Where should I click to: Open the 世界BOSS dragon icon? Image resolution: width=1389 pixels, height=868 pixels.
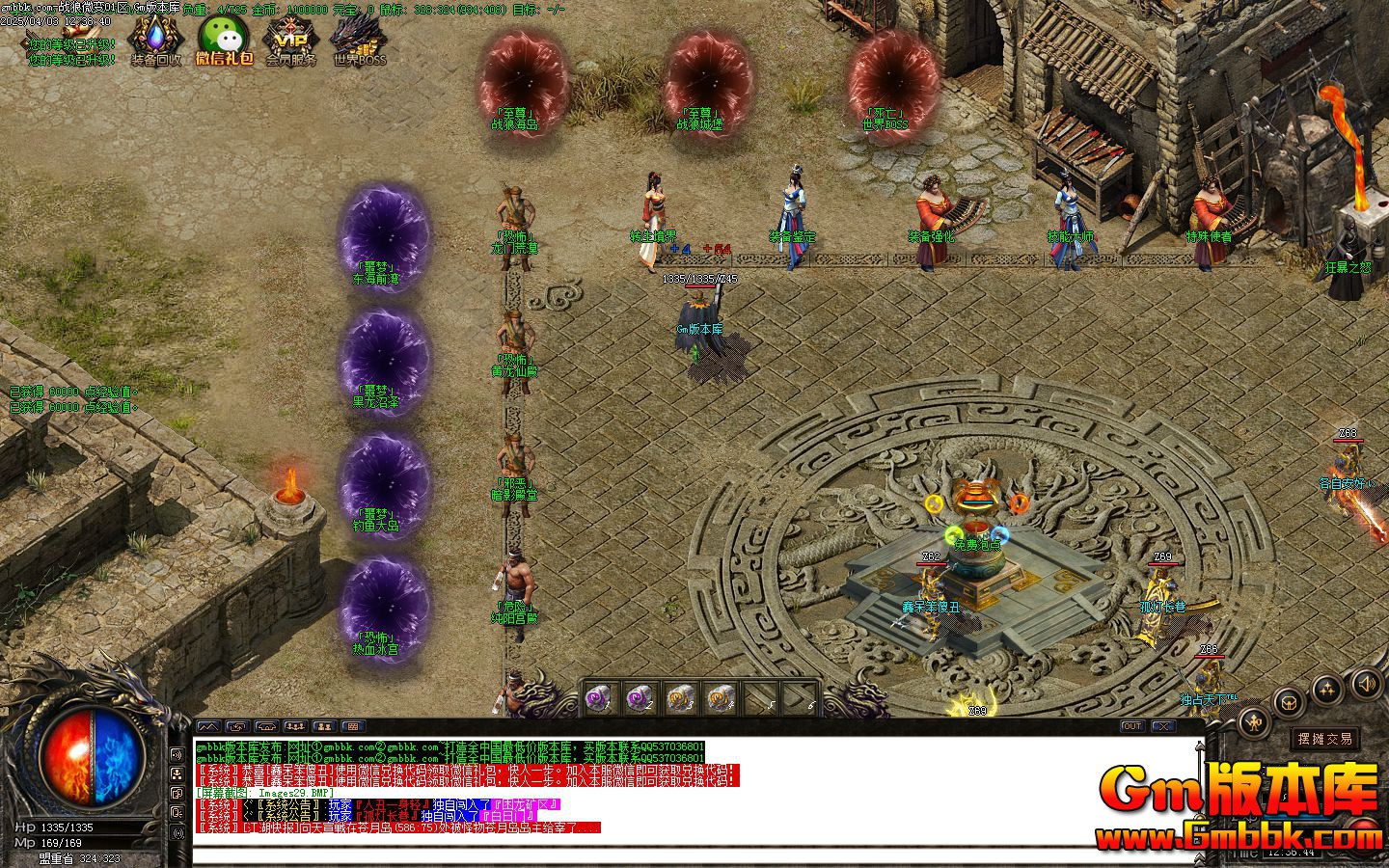359,39
